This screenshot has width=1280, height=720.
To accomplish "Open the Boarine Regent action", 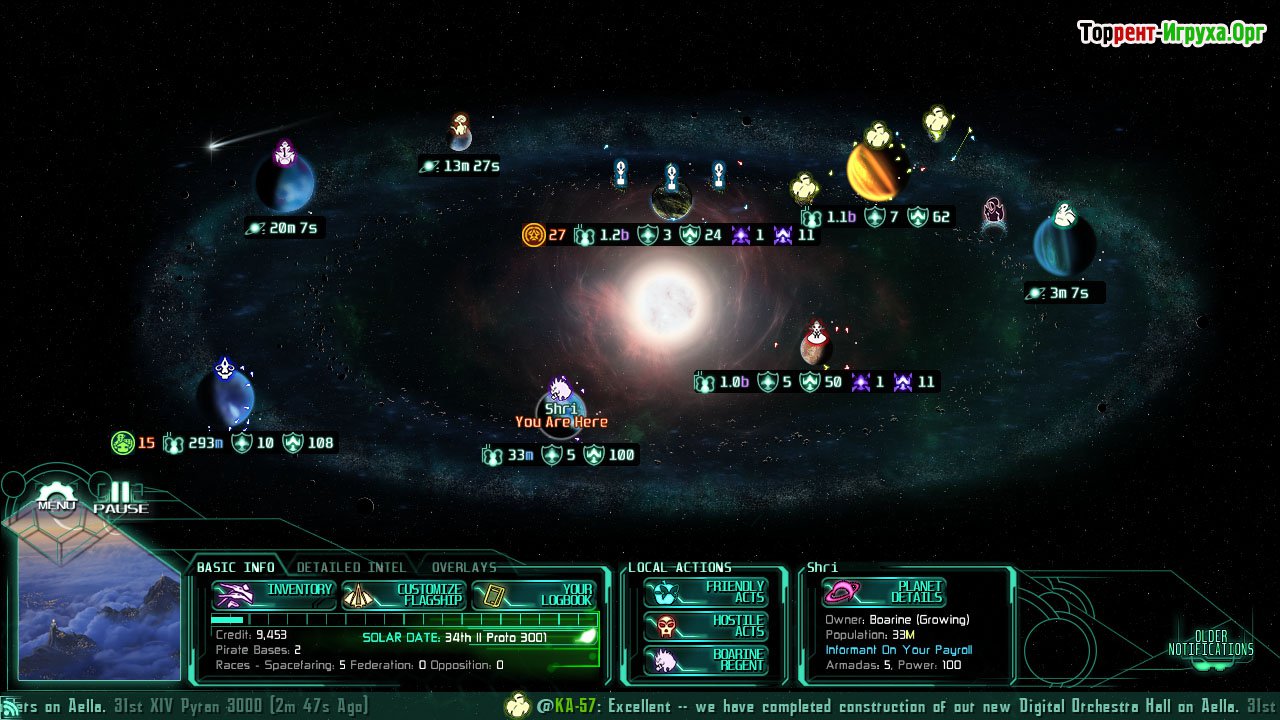I will 706,659.
